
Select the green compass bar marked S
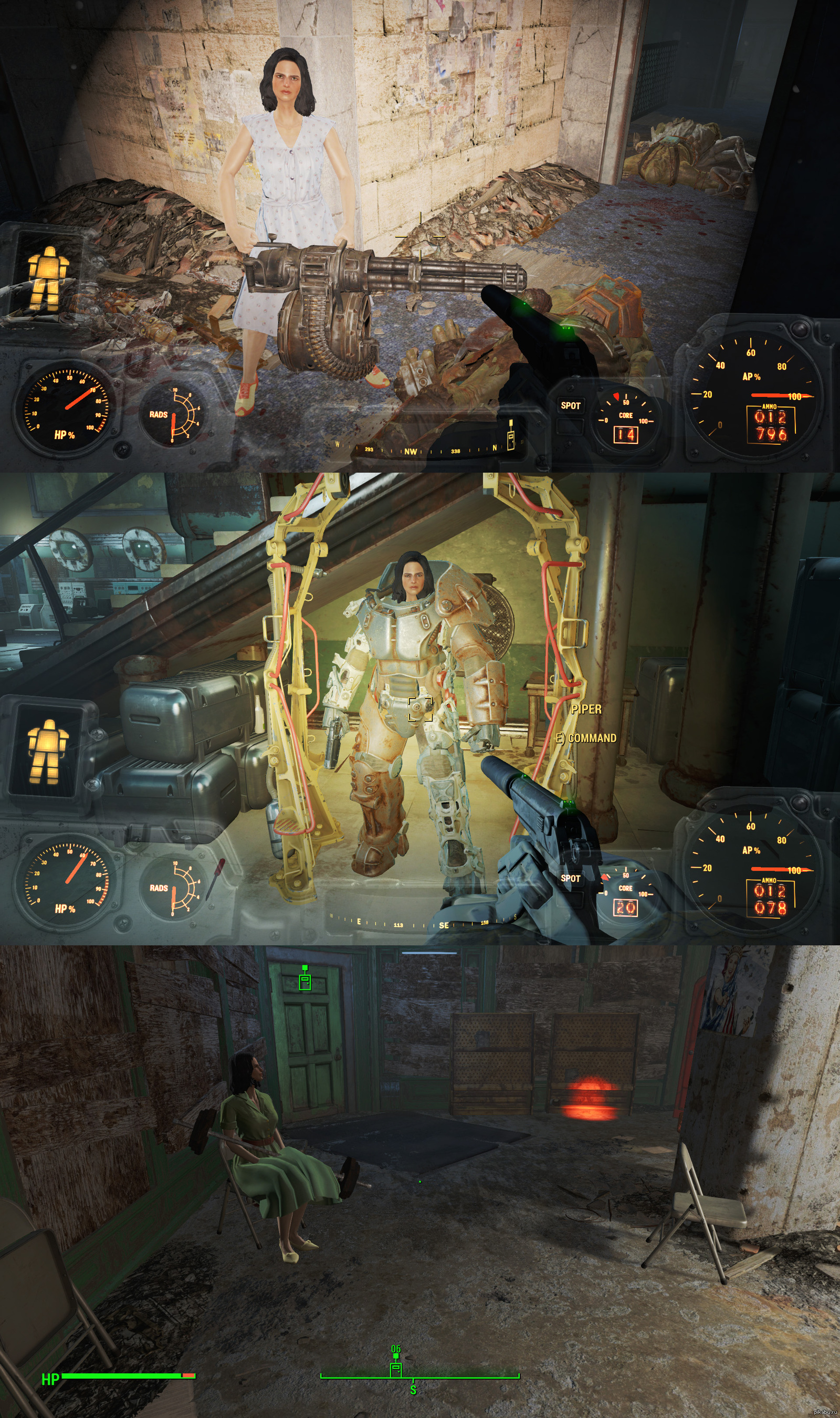click(x=419, y=1376)
